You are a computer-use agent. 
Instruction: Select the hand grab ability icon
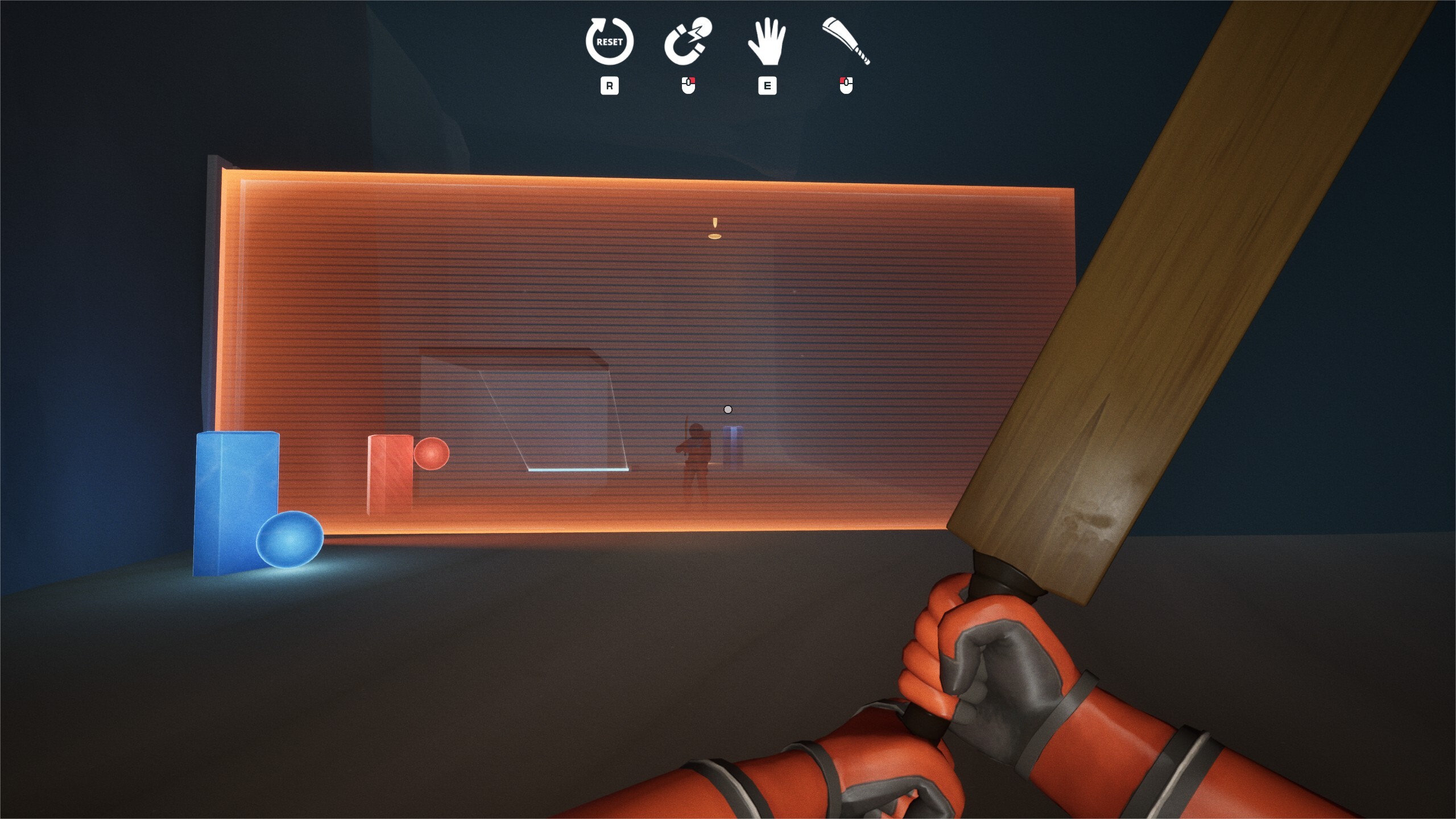[768, 43]
